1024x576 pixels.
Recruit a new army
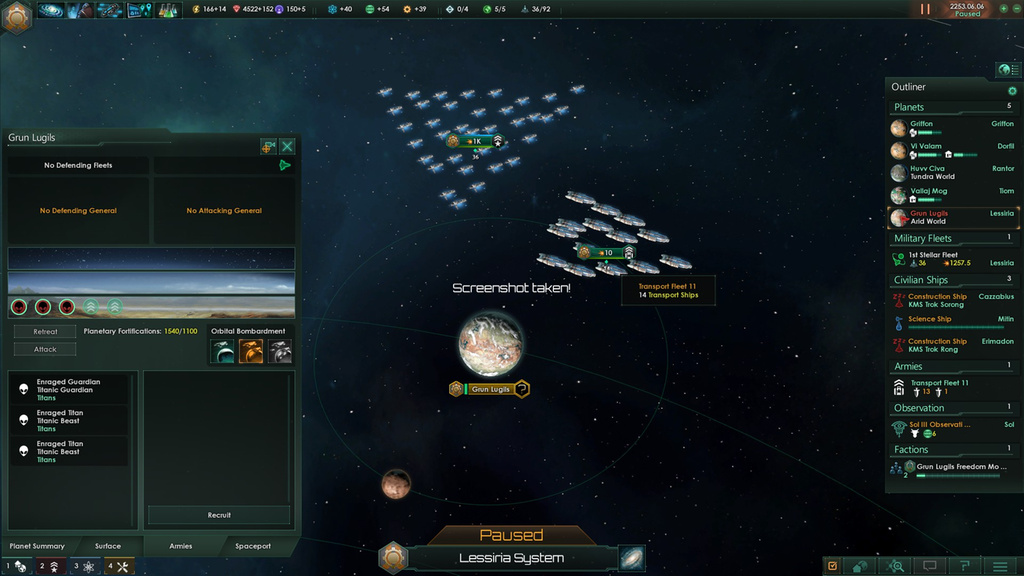[219, 515]
